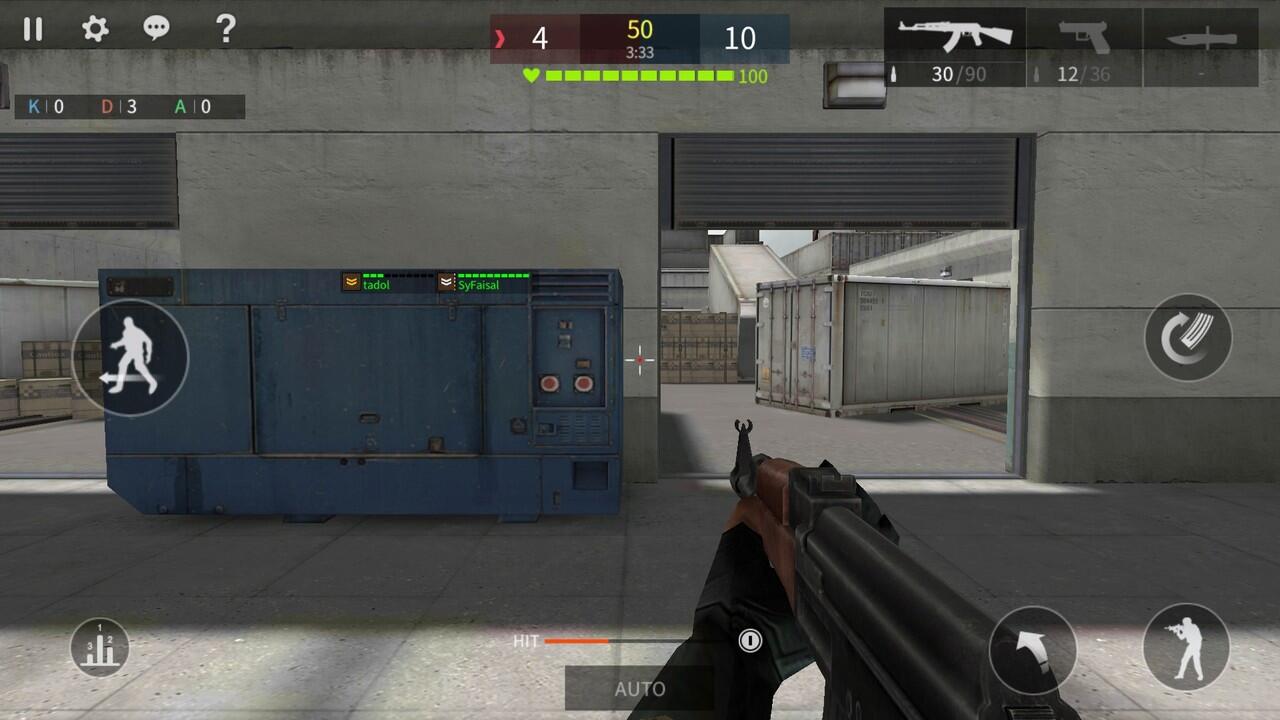Viewport: 1280px width, 720px height.
Task: Open the stance selector showing 1-2-3 bars
Action: pos(99,645)
